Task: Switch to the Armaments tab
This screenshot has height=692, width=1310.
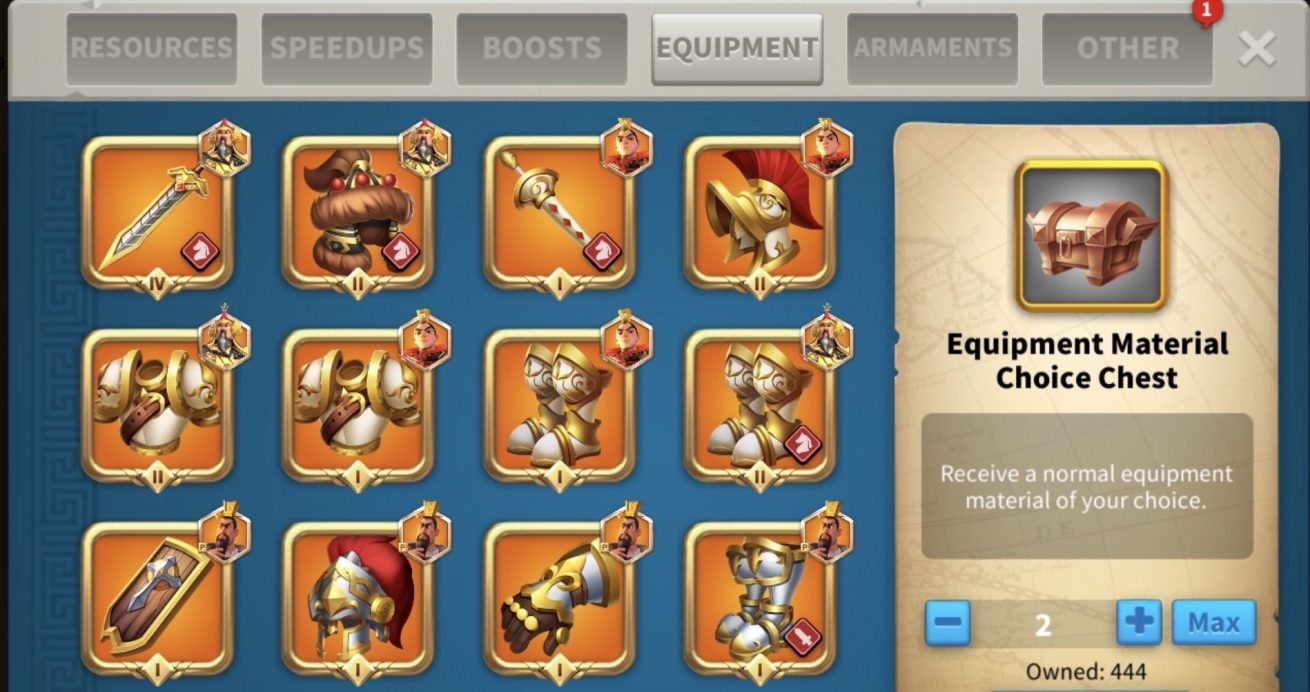Action: 932,48
